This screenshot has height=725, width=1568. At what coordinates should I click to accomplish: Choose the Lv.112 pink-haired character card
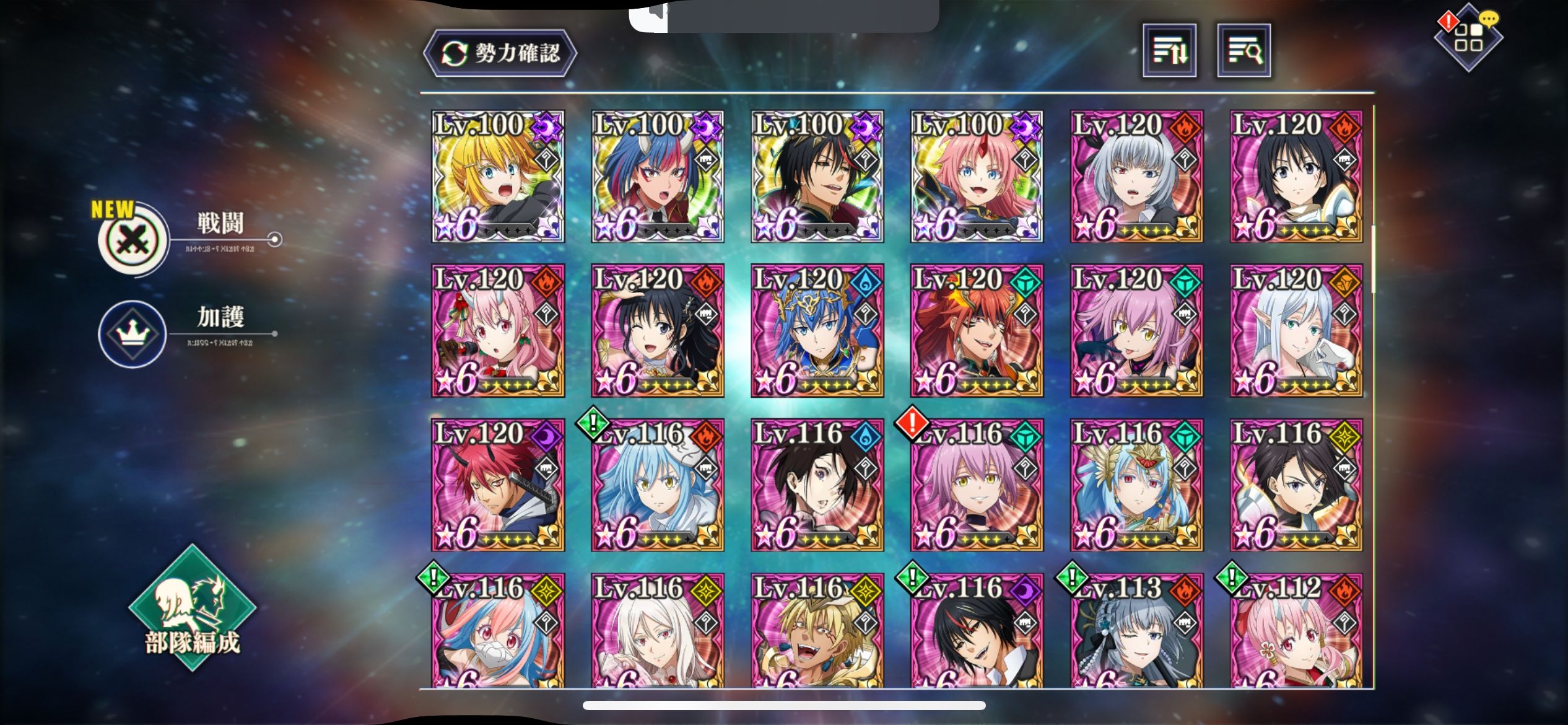pyautogui.click(x=1296, y=631)
